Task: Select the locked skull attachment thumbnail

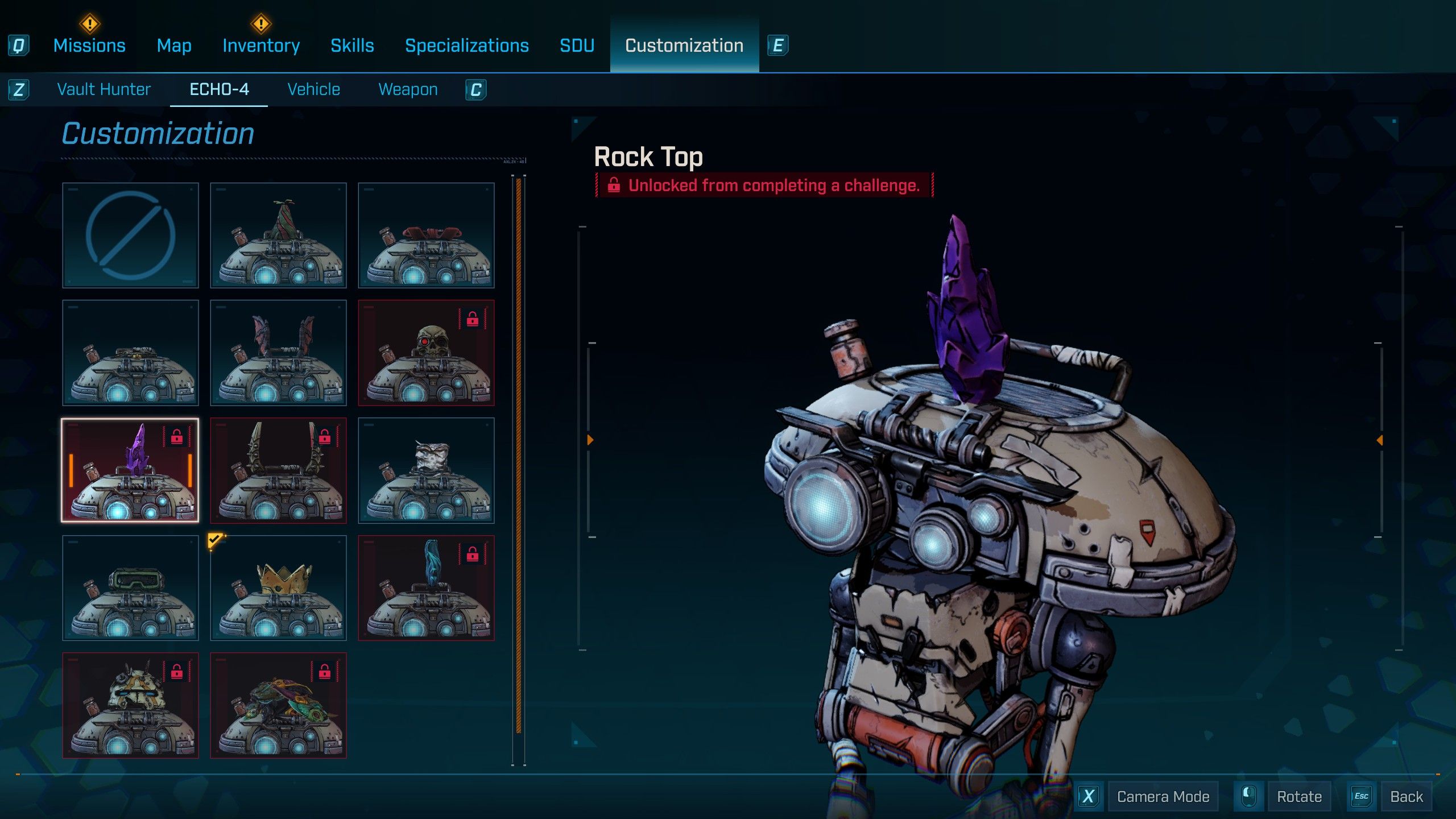Action: (426, 353)
